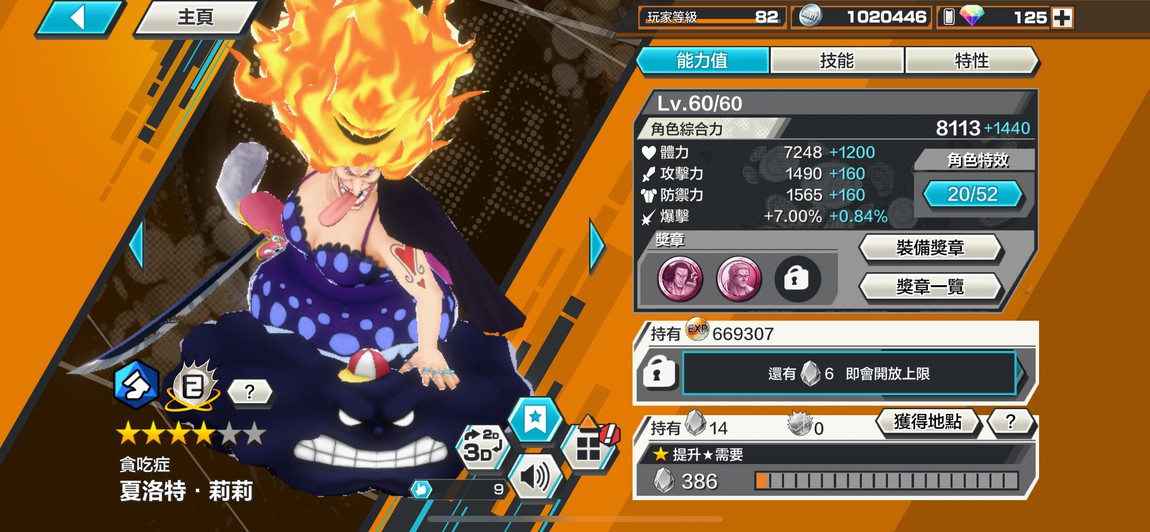This screenshot has height=532, width=1150.
Task: Select the 能力值 tab
Action: (x=702, y=61)
